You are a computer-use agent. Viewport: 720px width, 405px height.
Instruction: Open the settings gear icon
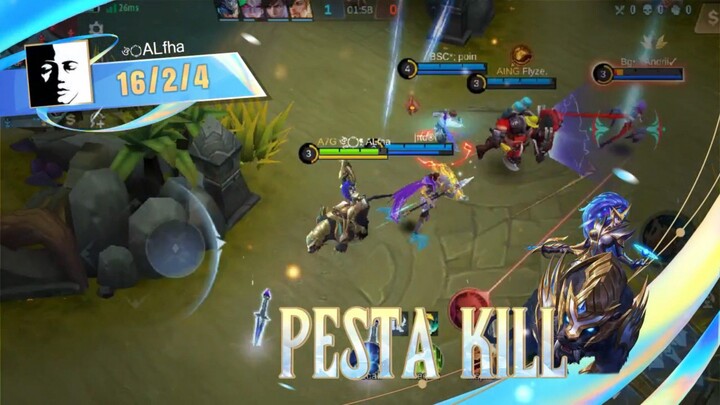click(x=96, y=28)
